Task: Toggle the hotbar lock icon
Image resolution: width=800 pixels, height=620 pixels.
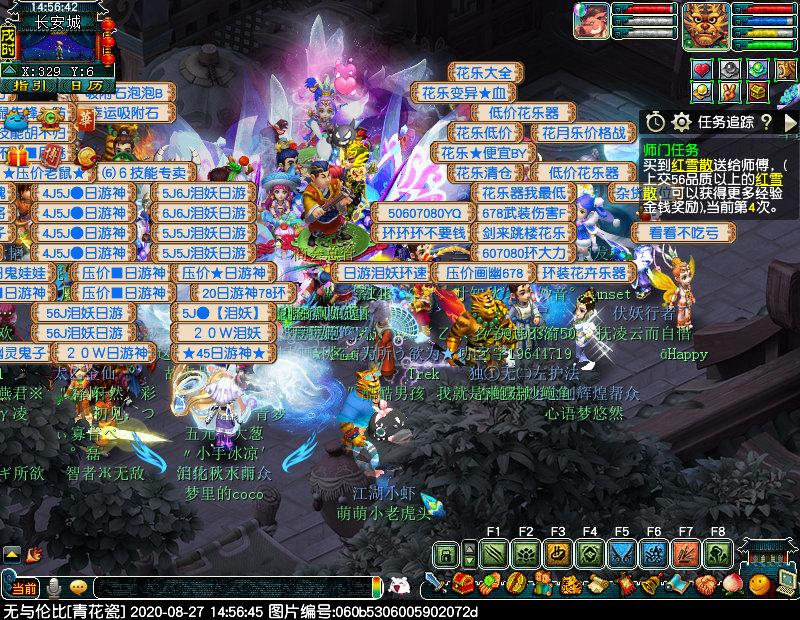Action: tap(447, 554)
